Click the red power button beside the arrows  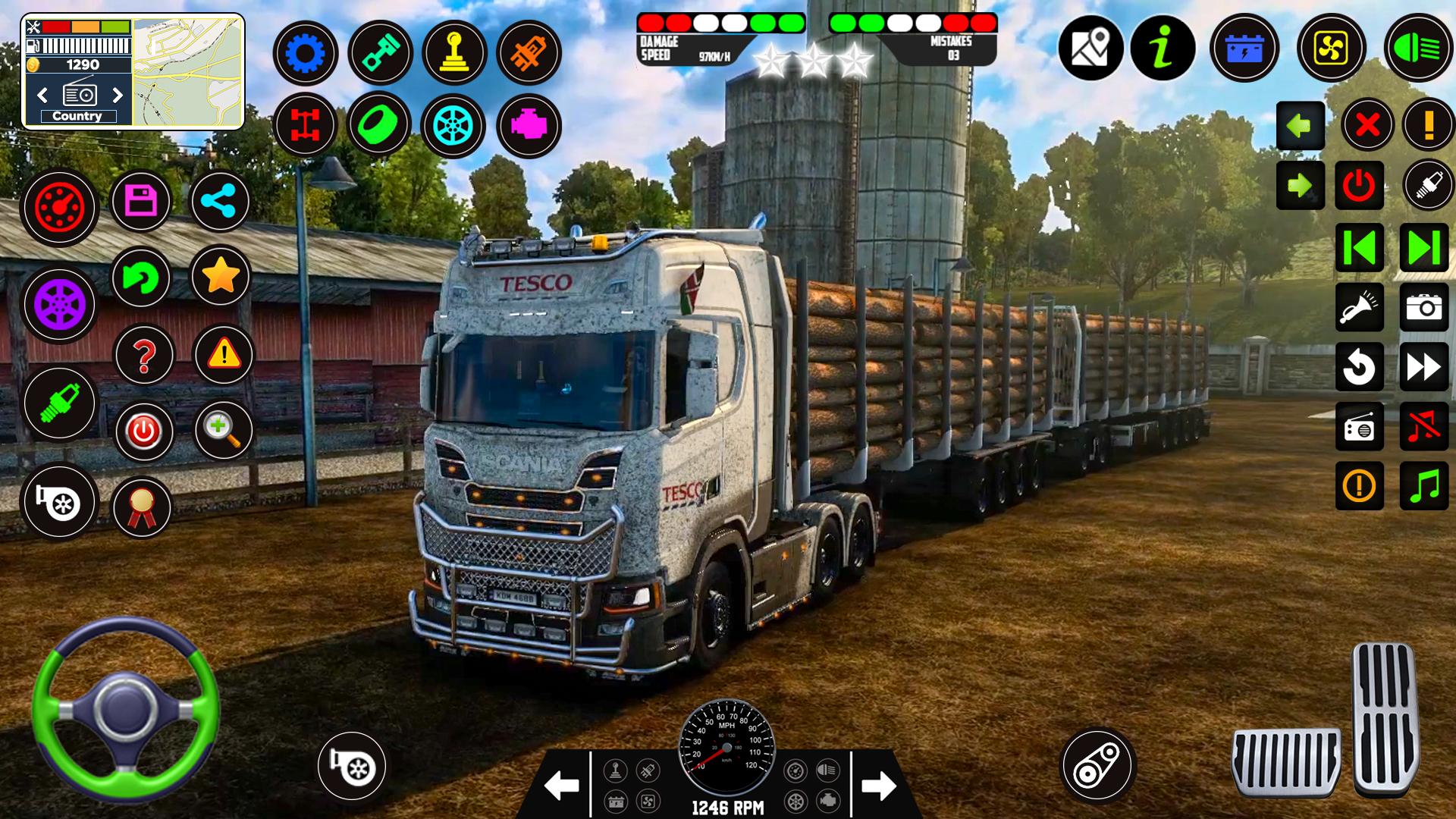(x=1359, y=186)
